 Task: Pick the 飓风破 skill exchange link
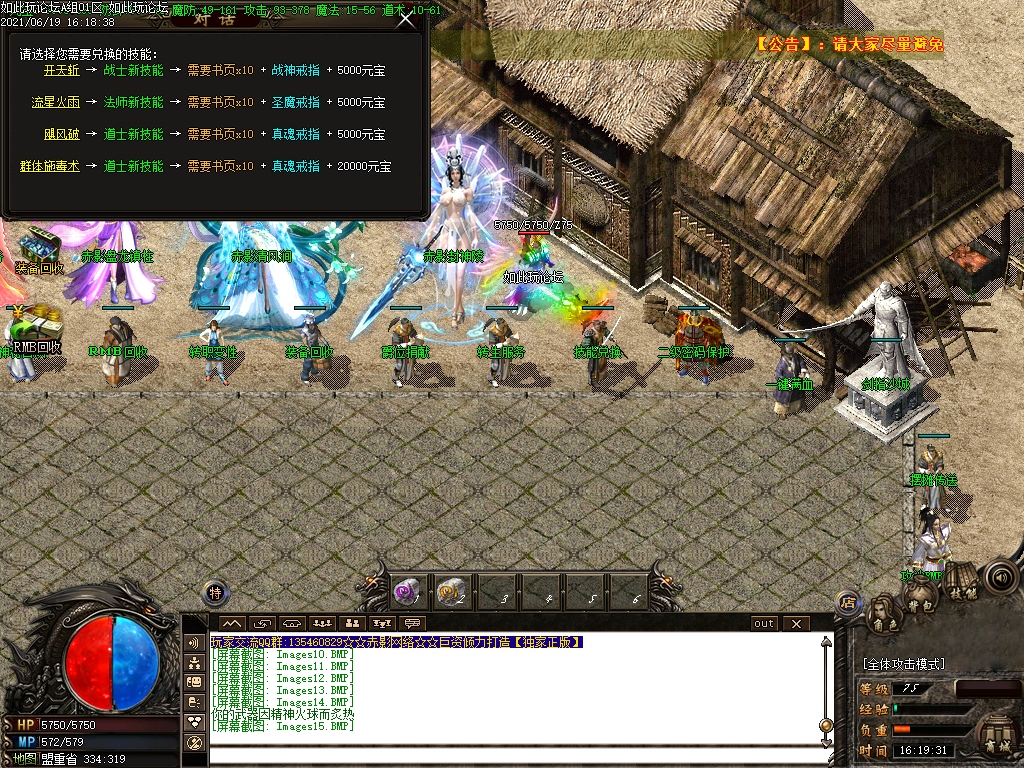pos(61,134)
